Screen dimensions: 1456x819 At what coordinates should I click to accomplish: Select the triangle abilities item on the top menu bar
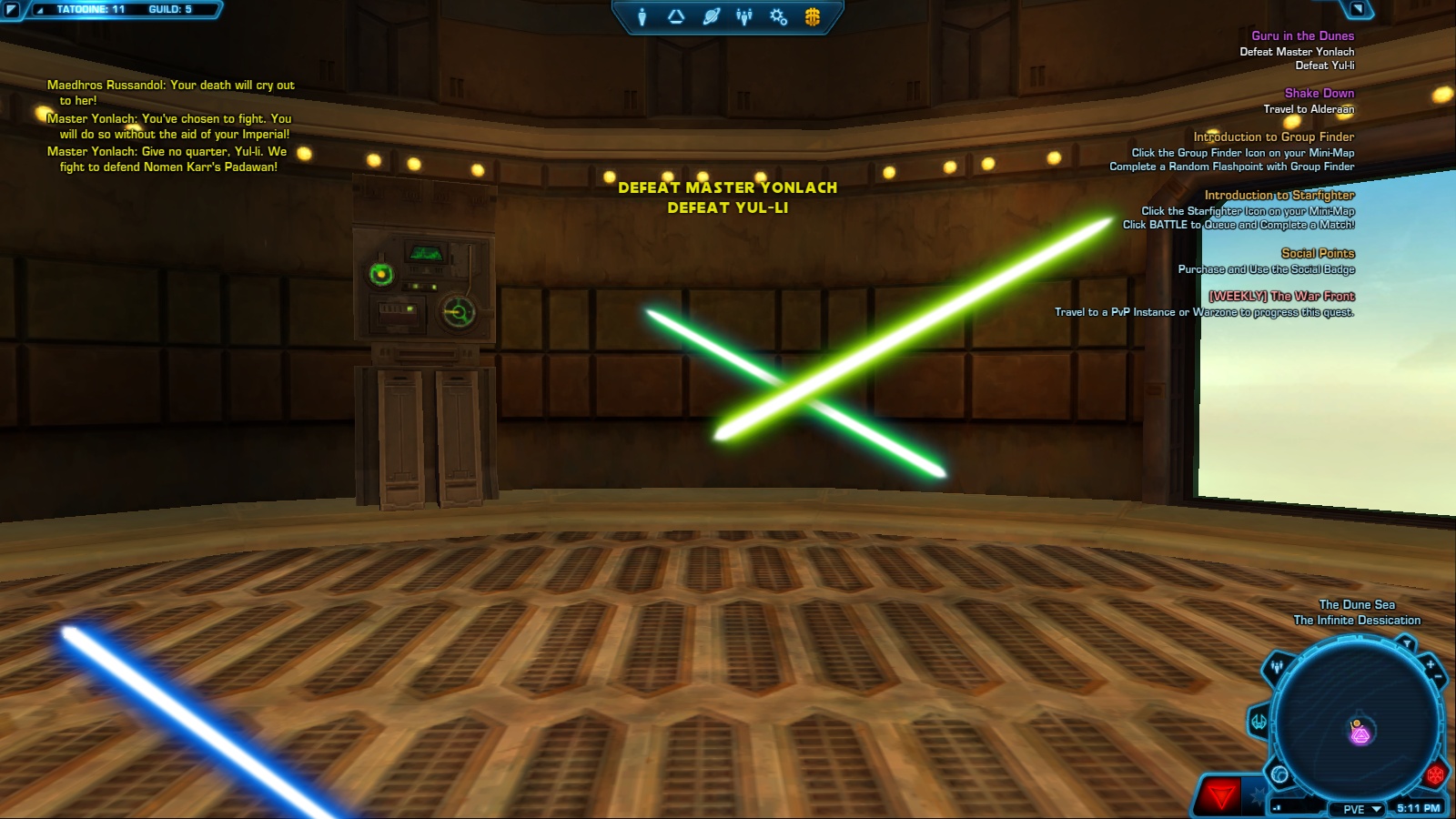click(x=675, y=15)
